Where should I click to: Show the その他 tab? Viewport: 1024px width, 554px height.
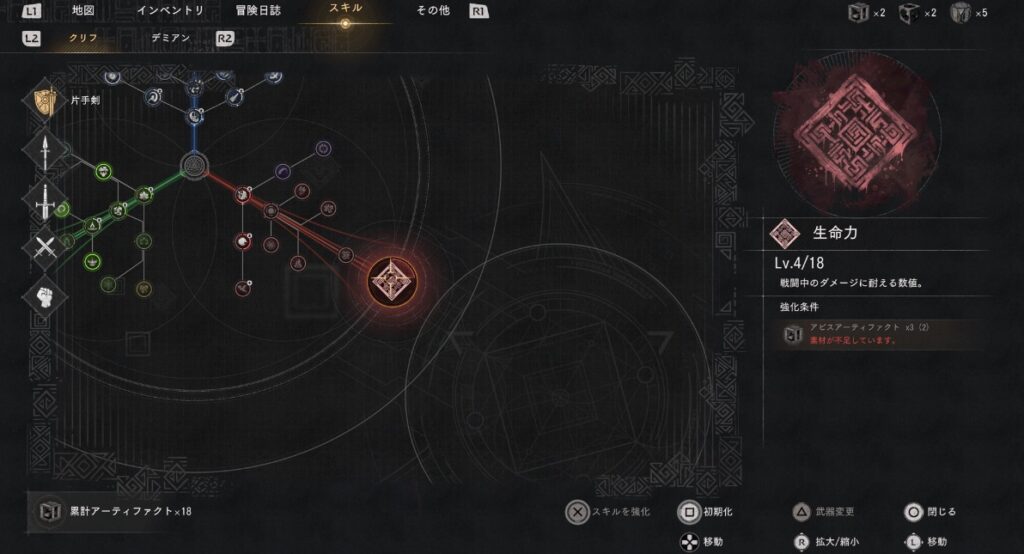[x=434, y=11]
